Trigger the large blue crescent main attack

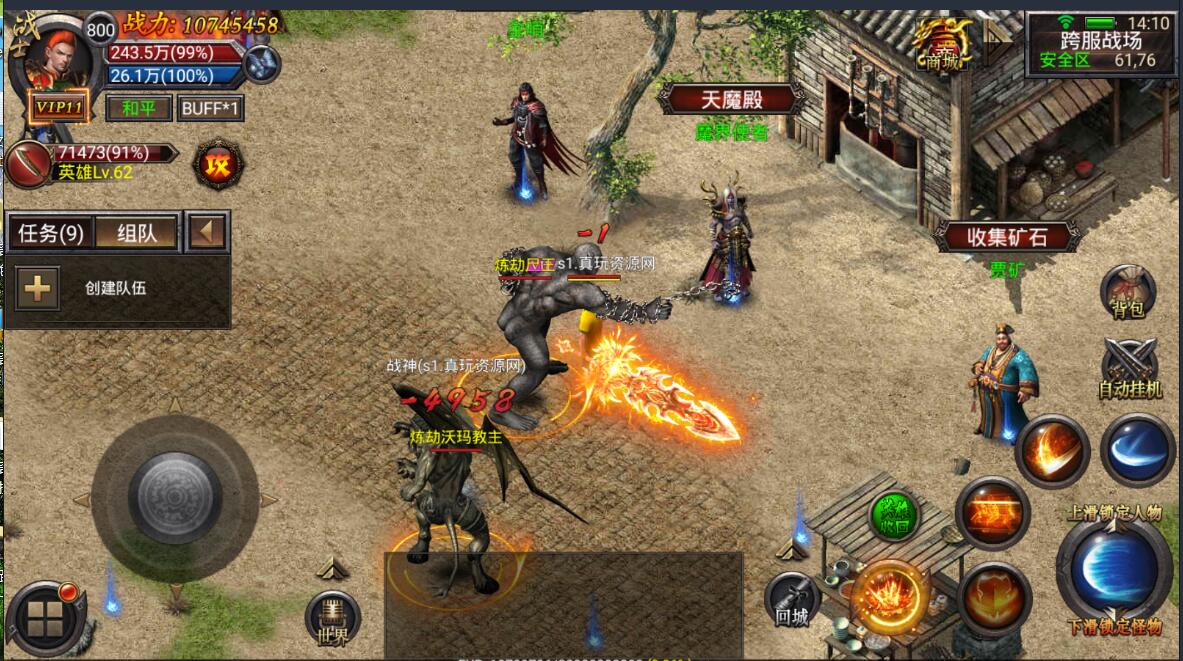[1114, 568]
